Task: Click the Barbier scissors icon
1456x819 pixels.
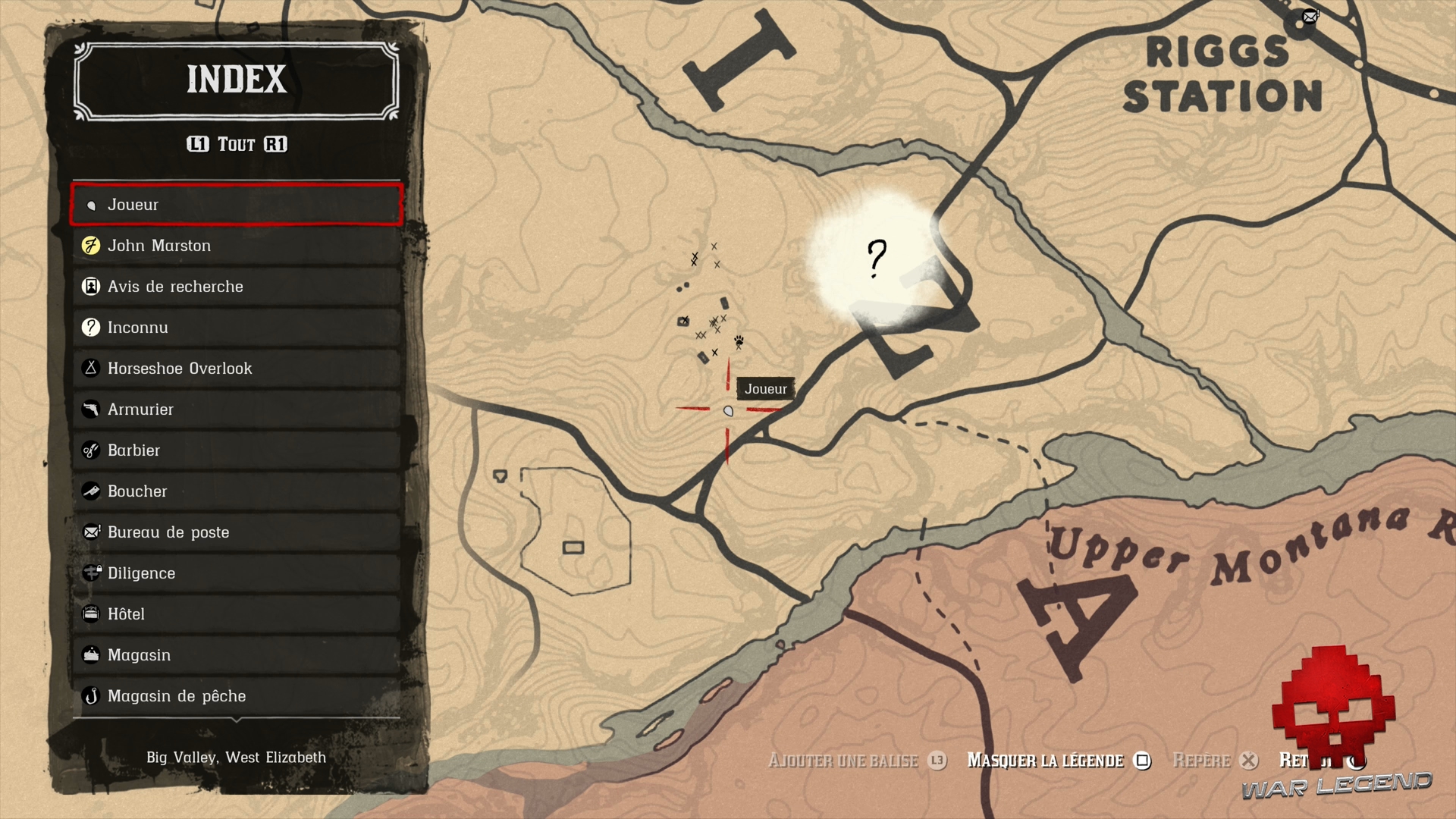Action: coord(91,450)
